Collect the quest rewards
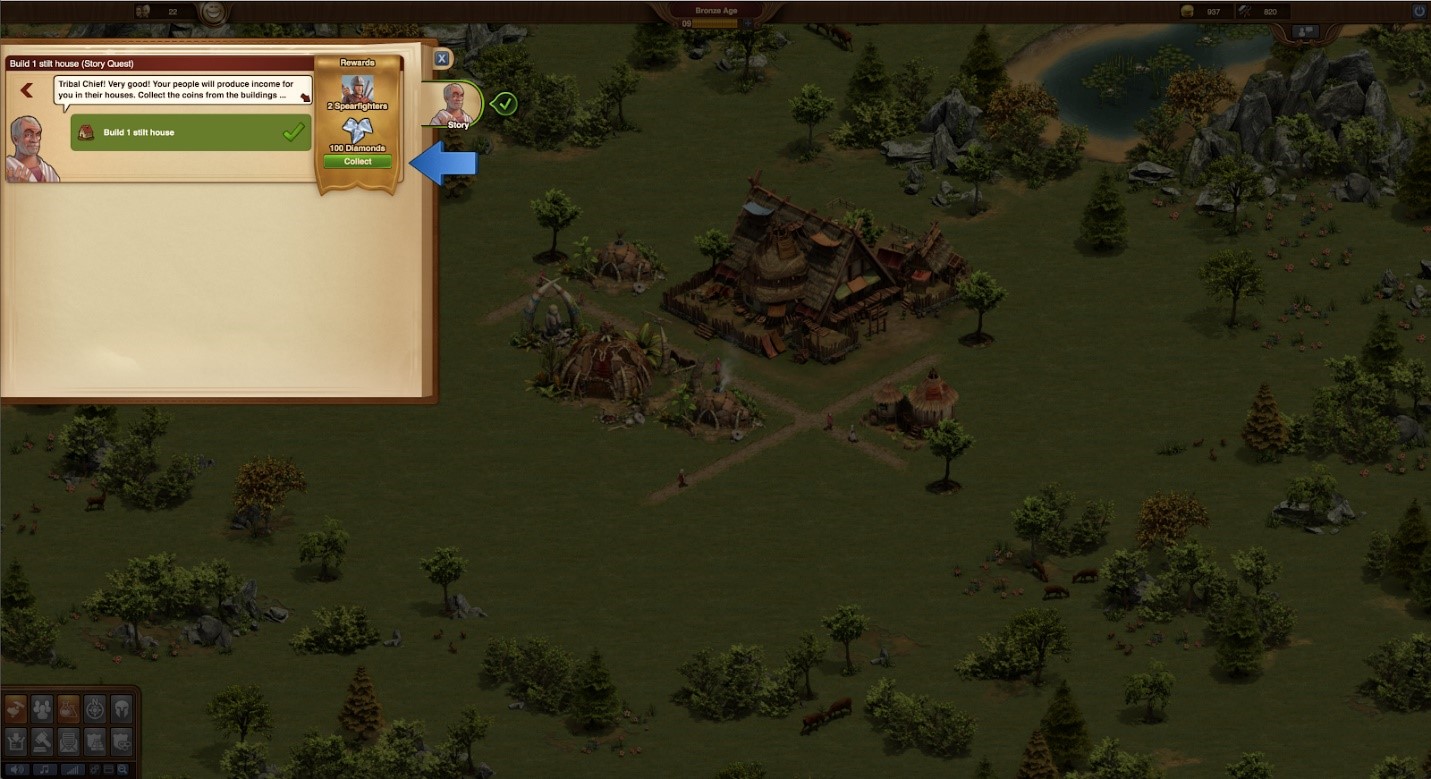1431x779 pixels. pyautogui.click(x=357, y=161)
